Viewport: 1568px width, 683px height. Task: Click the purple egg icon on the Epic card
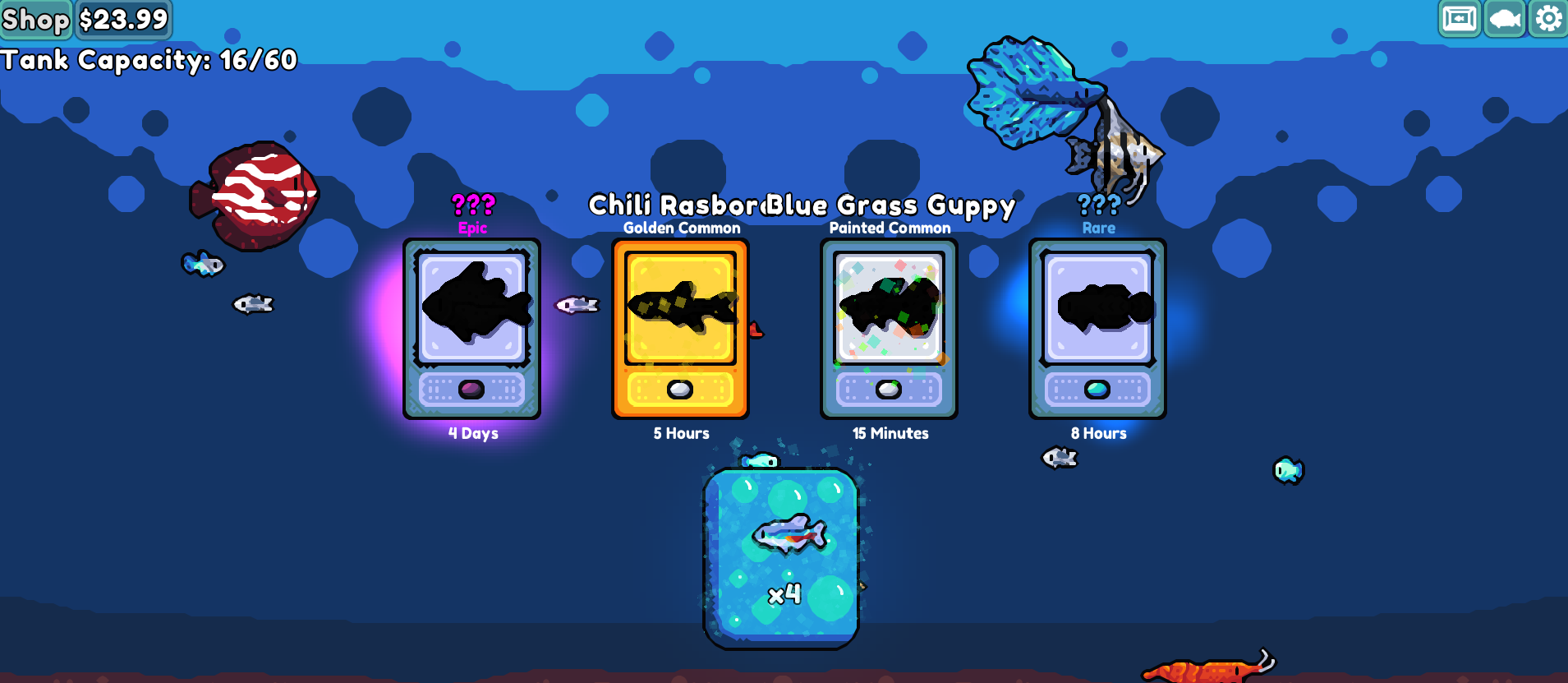473,388
